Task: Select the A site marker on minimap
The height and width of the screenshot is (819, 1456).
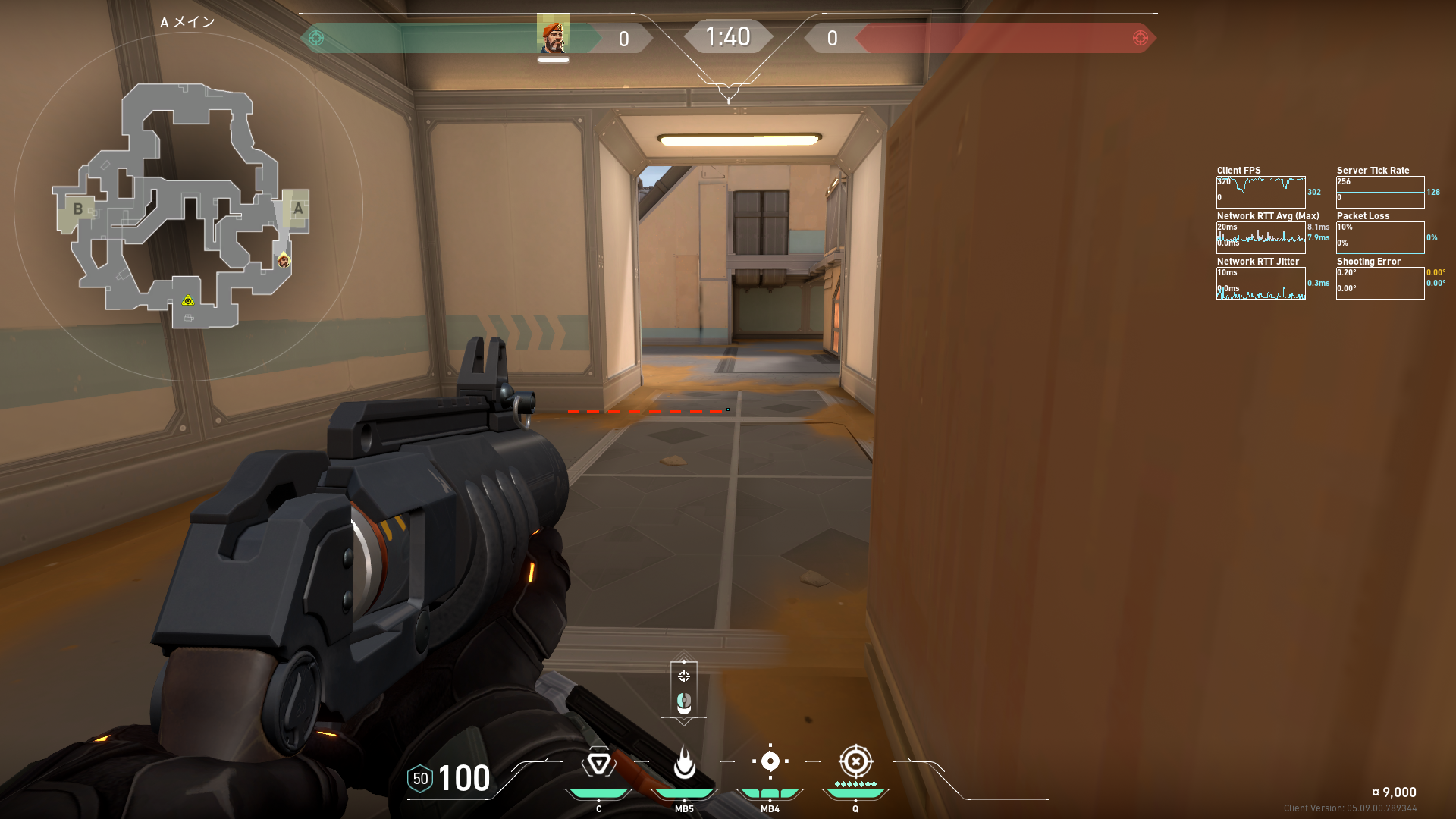Action: tap(298, 209)
